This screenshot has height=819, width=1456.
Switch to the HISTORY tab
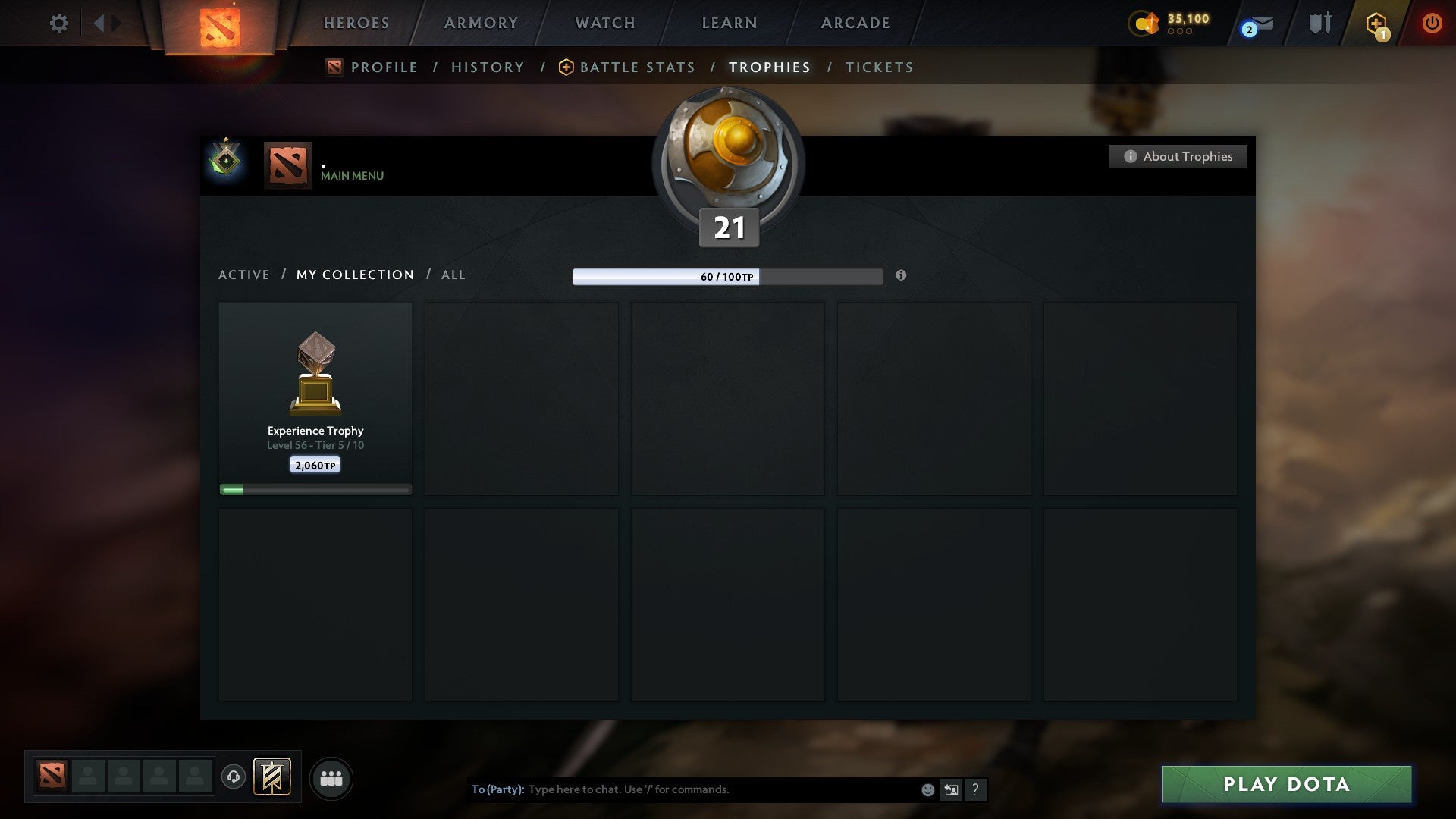pyautogui.click(x=487, y=67)
